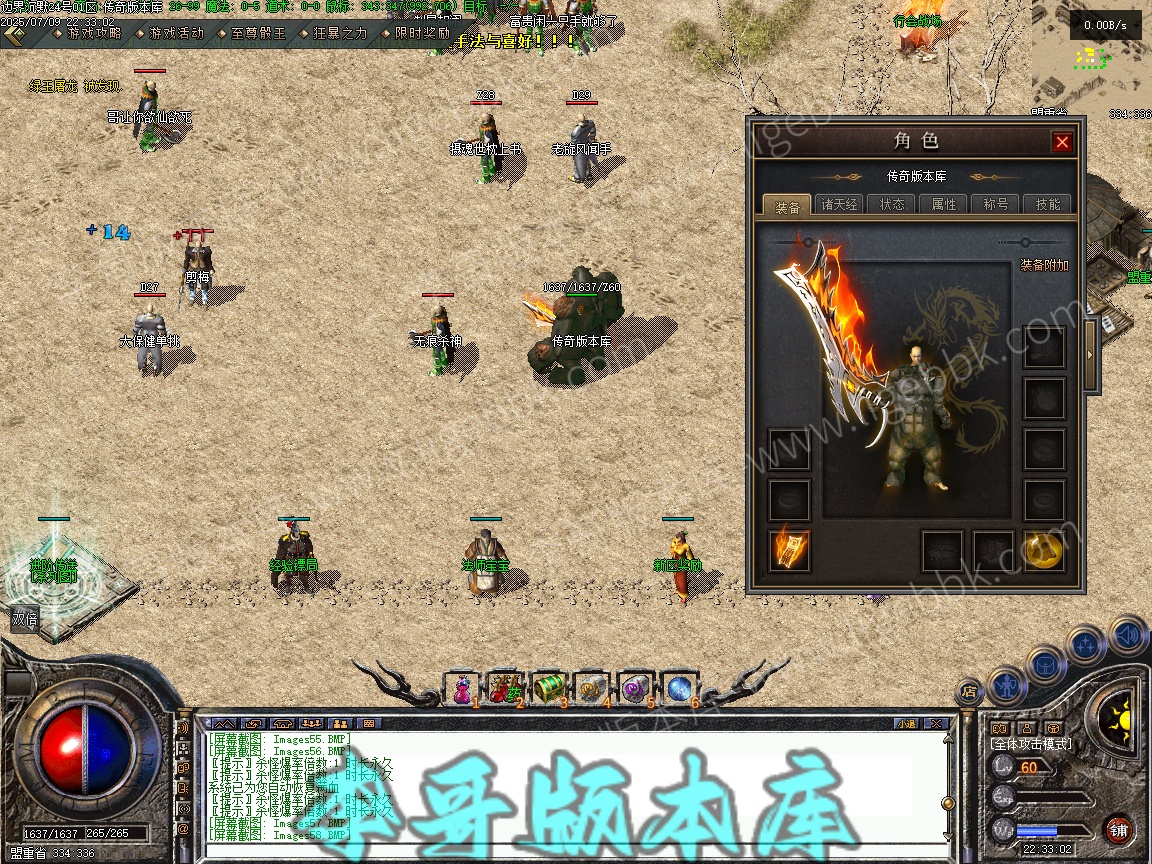Viewport: 1152px width, 864px height.
Task: Activate the blue orb in hotbar slot 6
Action: pyautogui.click(x=678, y=688)
